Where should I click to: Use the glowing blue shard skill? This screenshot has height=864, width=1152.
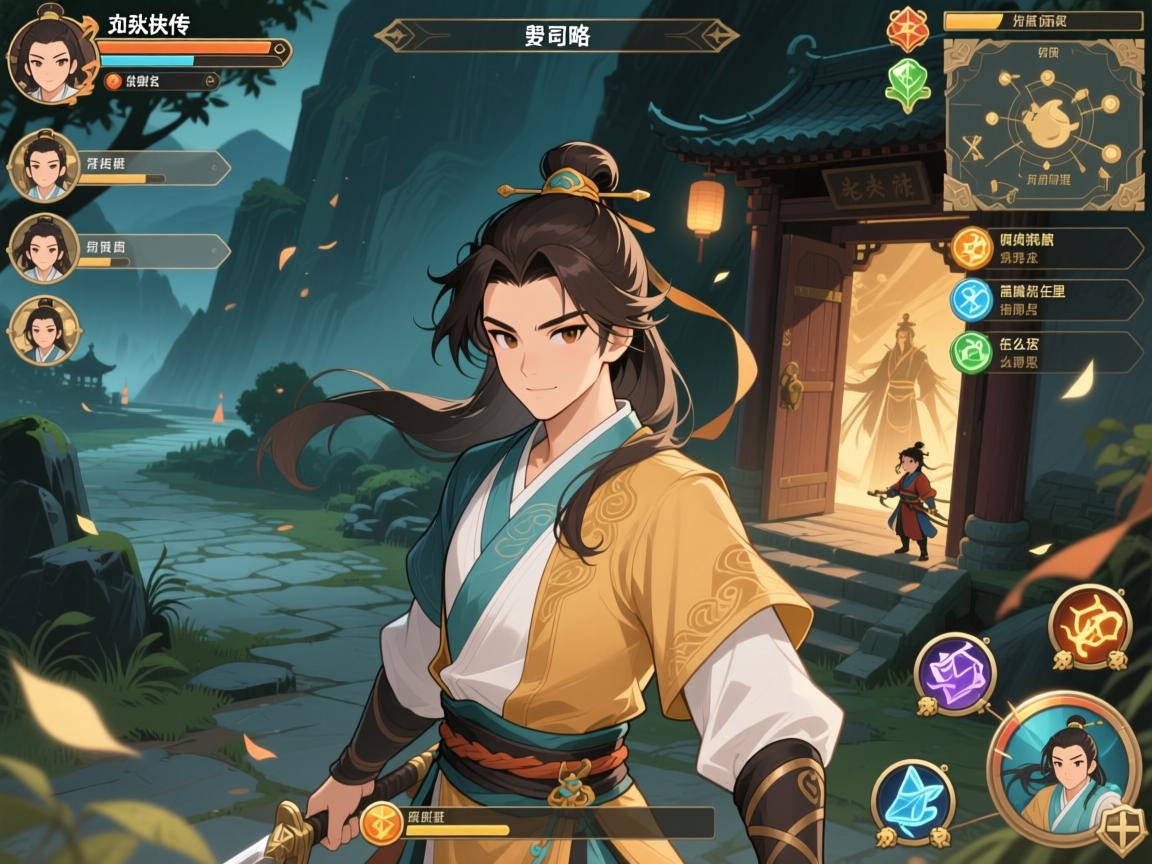click(912, 801)
